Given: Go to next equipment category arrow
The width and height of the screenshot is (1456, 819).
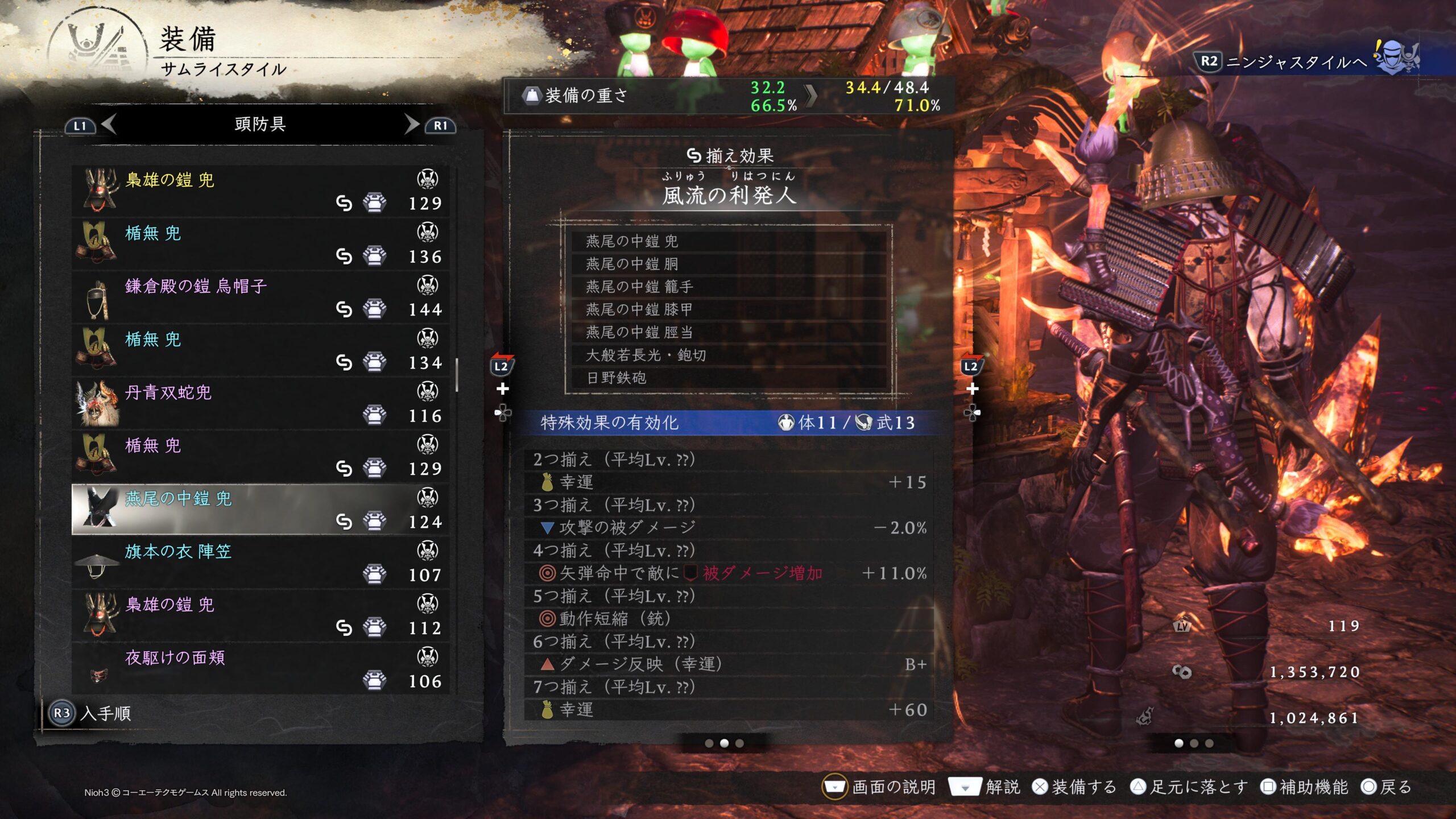Looking at the screenshot, I should (412, 124).
